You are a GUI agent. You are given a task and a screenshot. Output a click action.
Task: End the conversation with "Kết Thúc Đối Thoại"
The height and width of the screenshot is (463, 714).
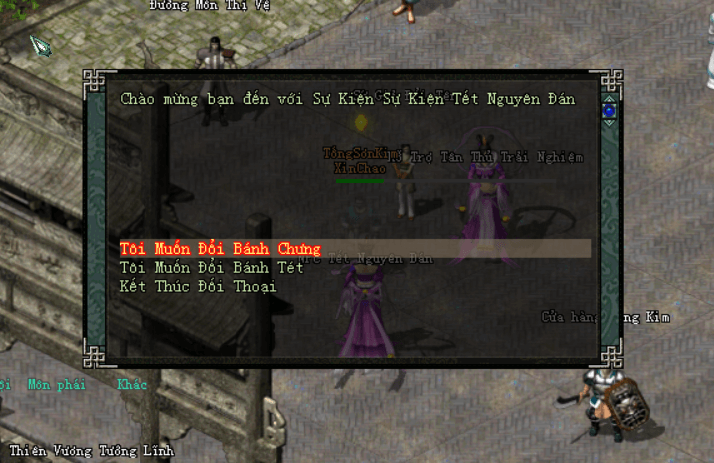(198, 286)
